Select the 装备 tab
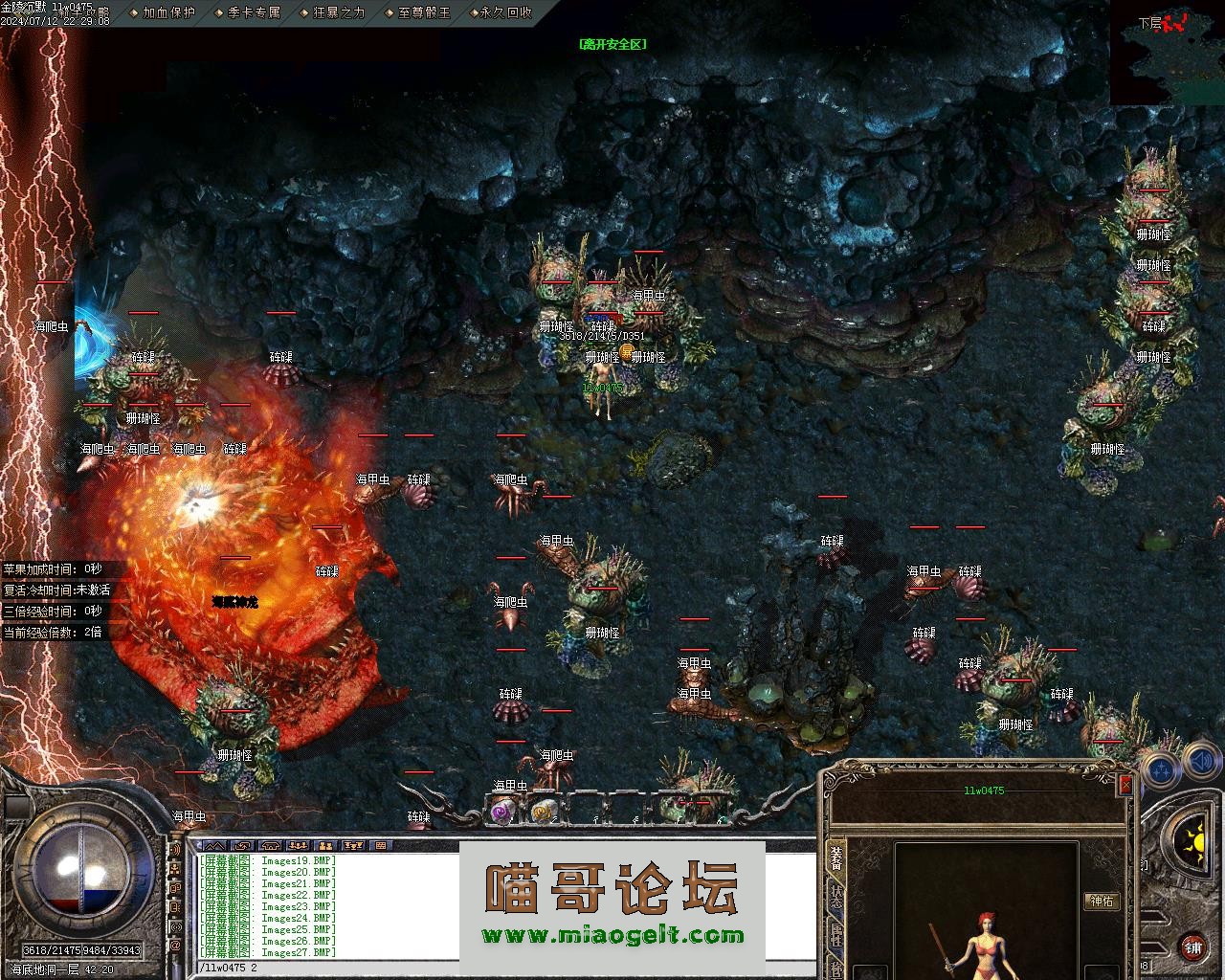 (837, 857)
